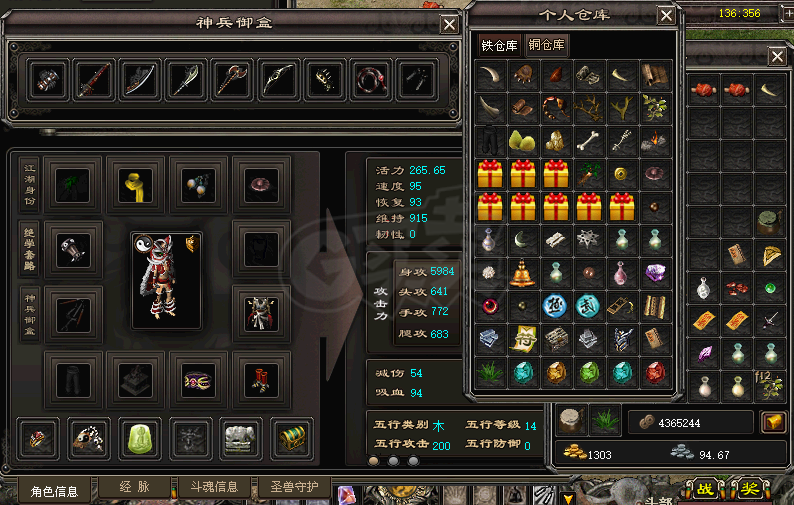Select the 铁仓库 warehouse tab

point(500,45)
